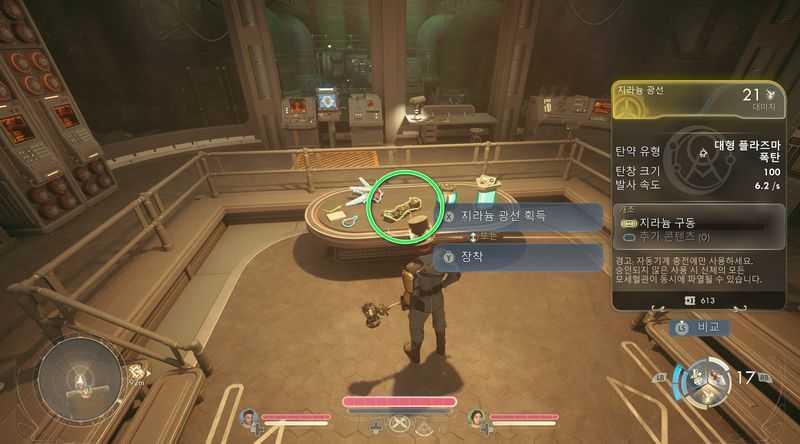Viewport: 800px width, 444px height.
Task: Click the 지라늄 광선 item card header
Action: [x=698, y=97]
